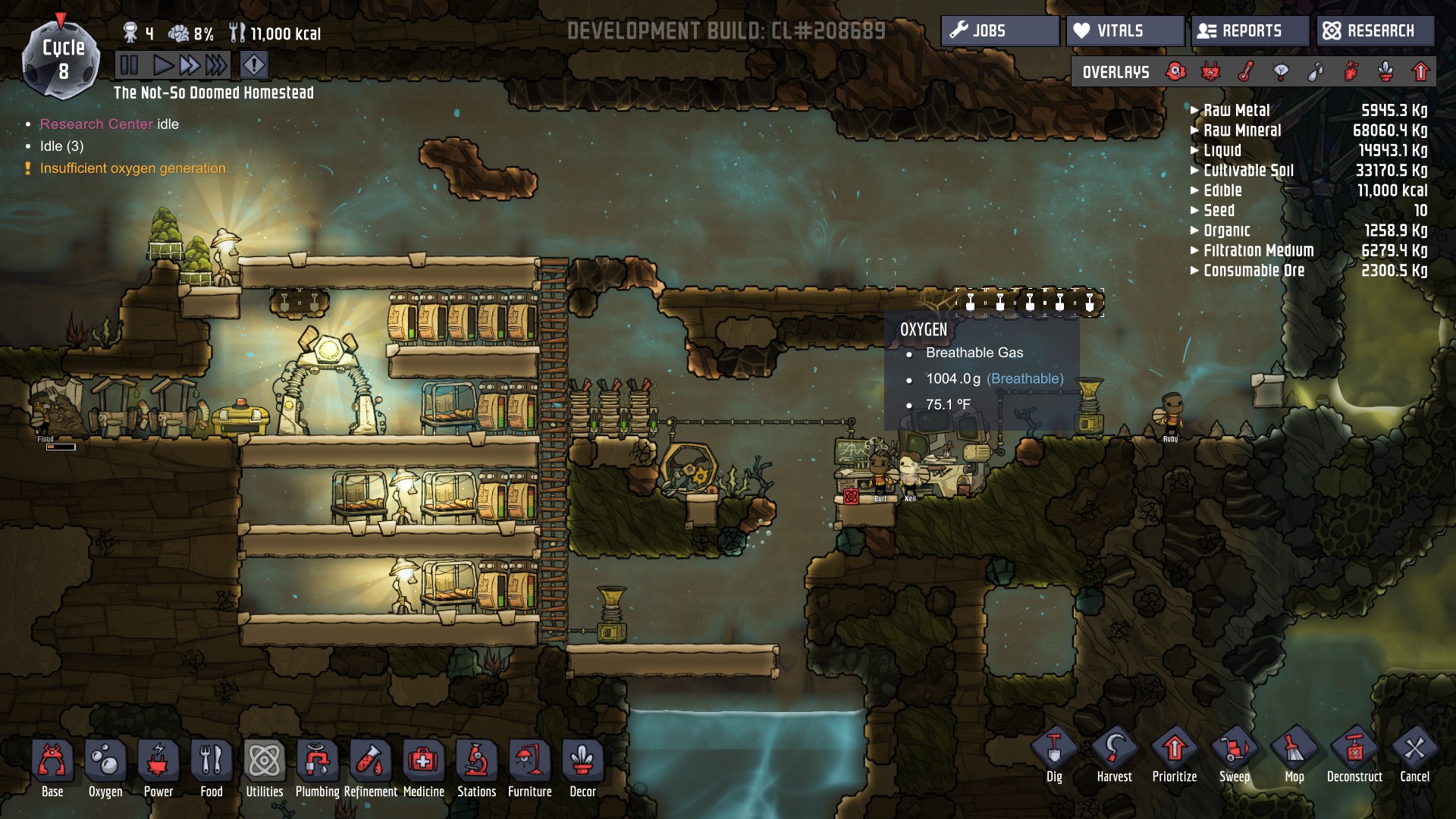Viewport: 1456px width, 819px height.
Task: Toggle the red alert button
Action: [x=254, y=65]
